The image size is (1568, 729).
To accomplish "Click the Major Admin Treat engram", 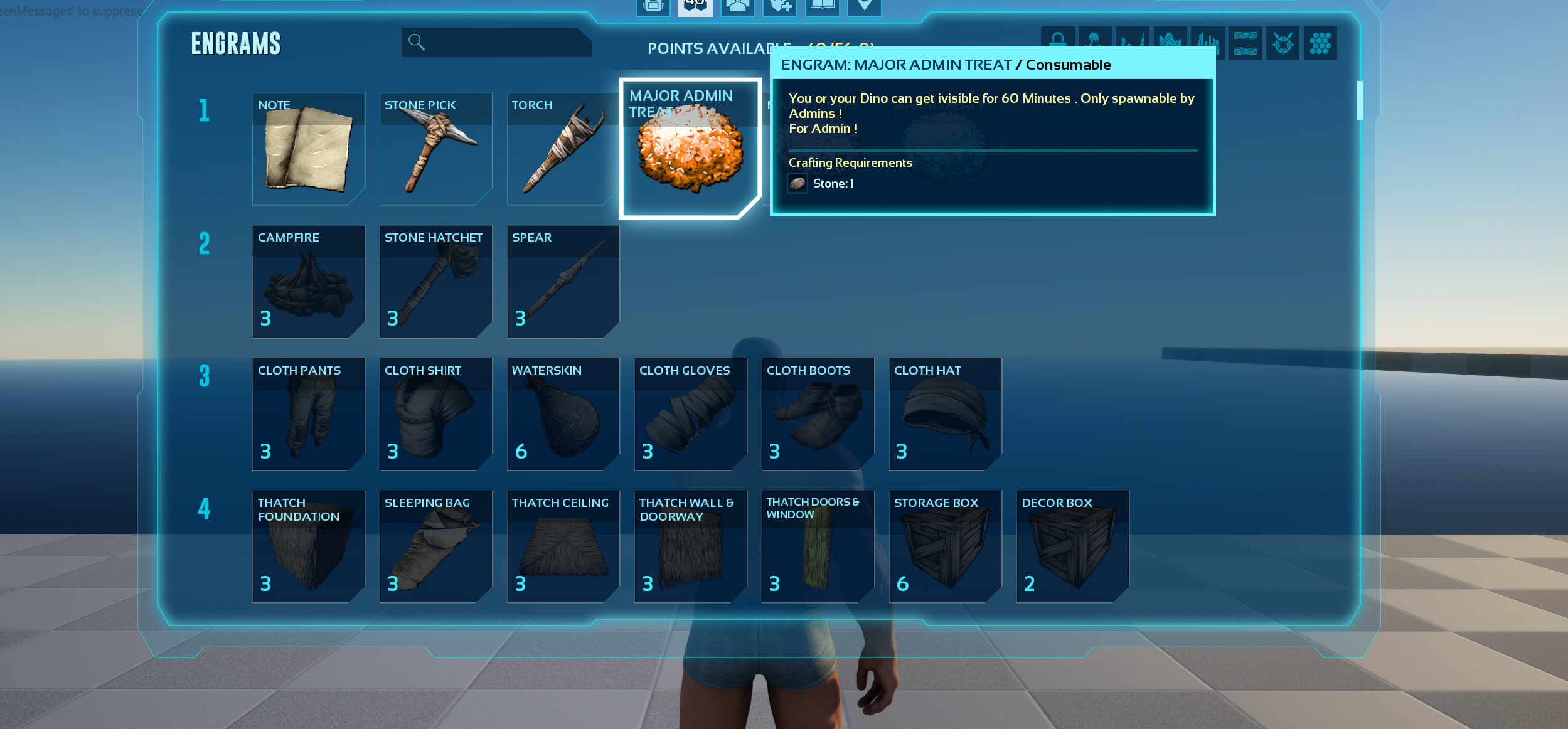I will click(x=690, y=149).
